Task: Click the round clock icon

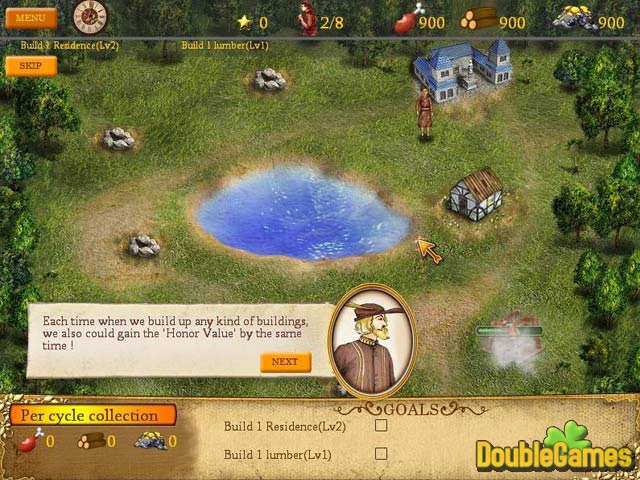Action: [x=89, y=17]
